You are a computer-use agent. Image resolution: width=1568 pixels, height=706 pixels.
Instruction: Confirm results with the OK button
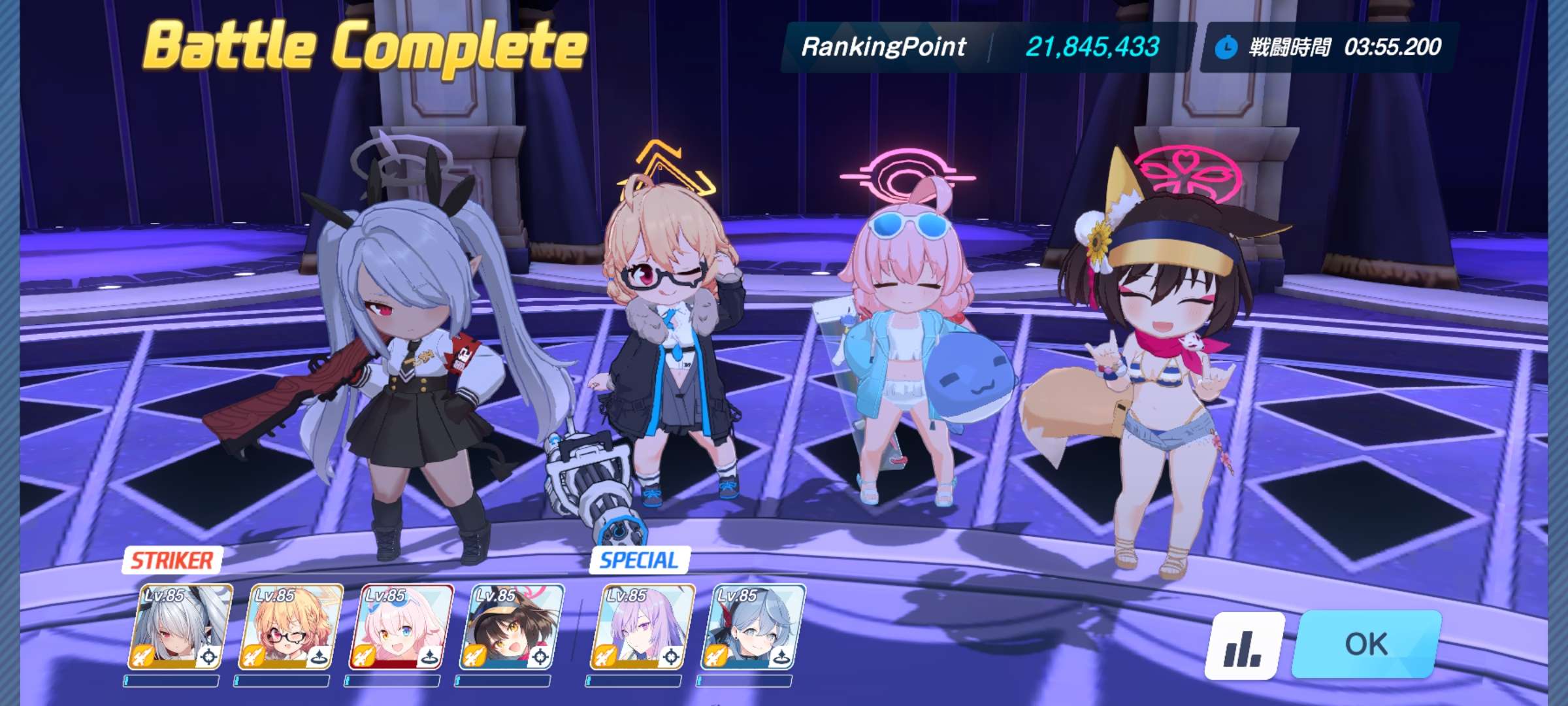coord(1366,645)
